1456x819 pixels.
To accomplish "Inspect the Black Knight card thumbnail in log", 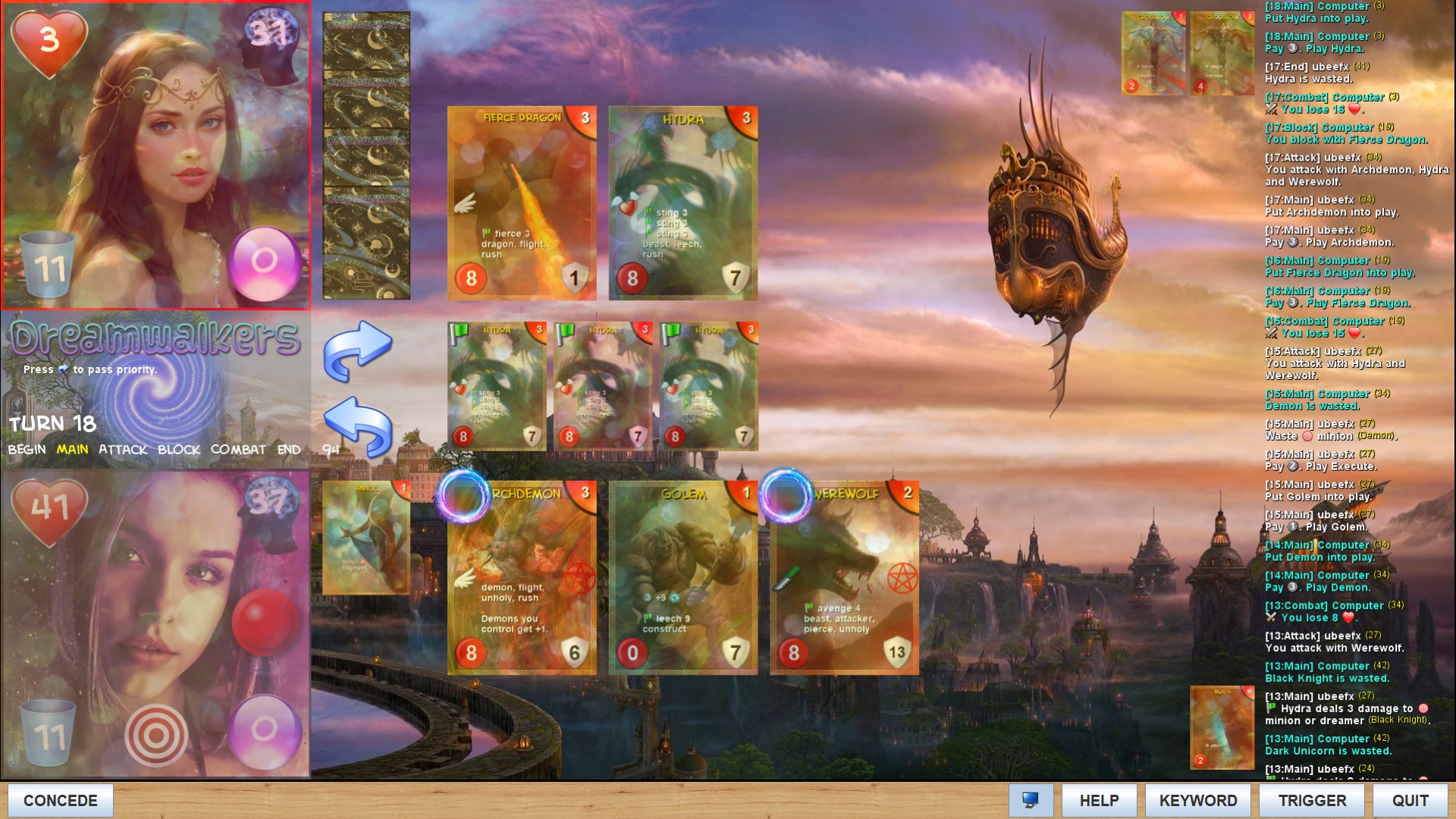I will pyautogui.click(x=1222, y=727).
